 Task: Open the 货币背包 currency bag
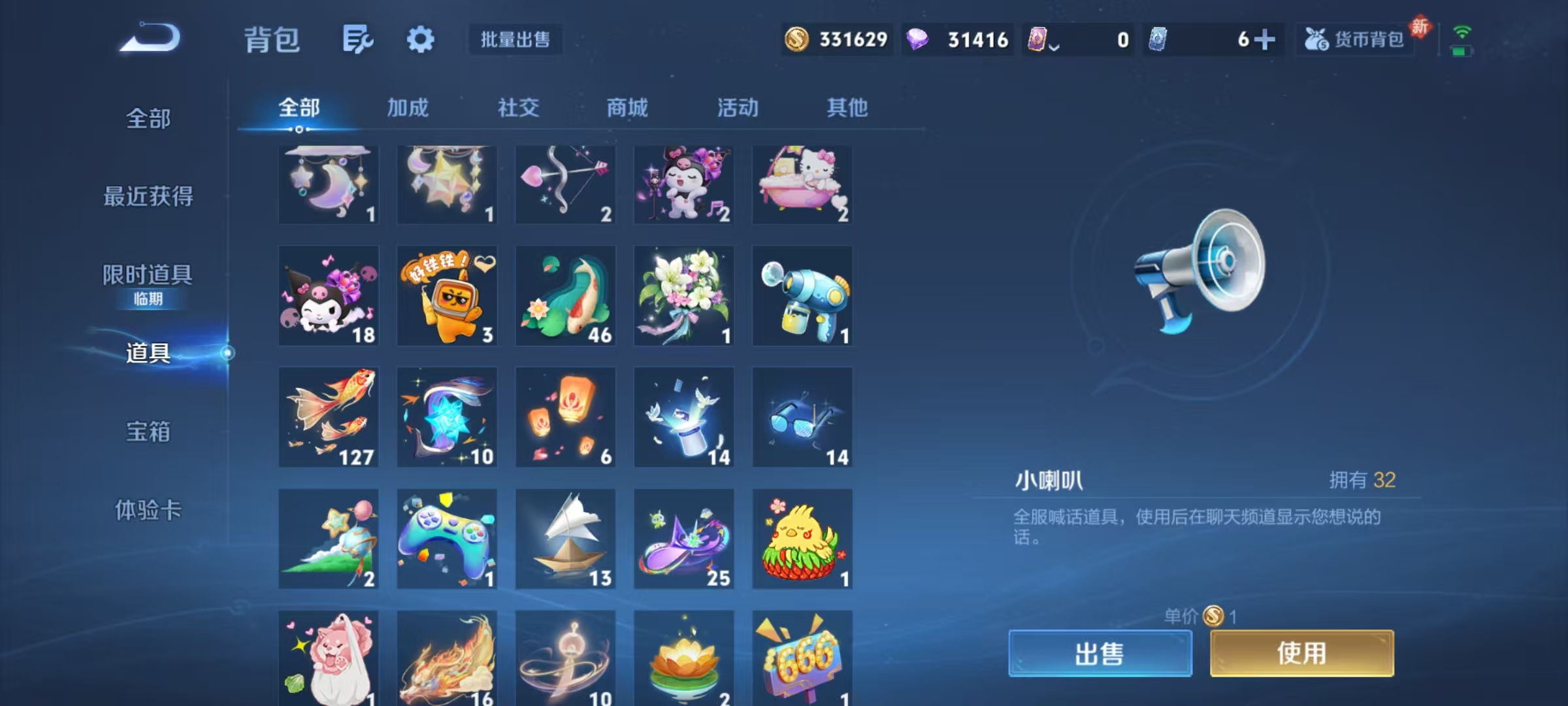(1354, 39)
